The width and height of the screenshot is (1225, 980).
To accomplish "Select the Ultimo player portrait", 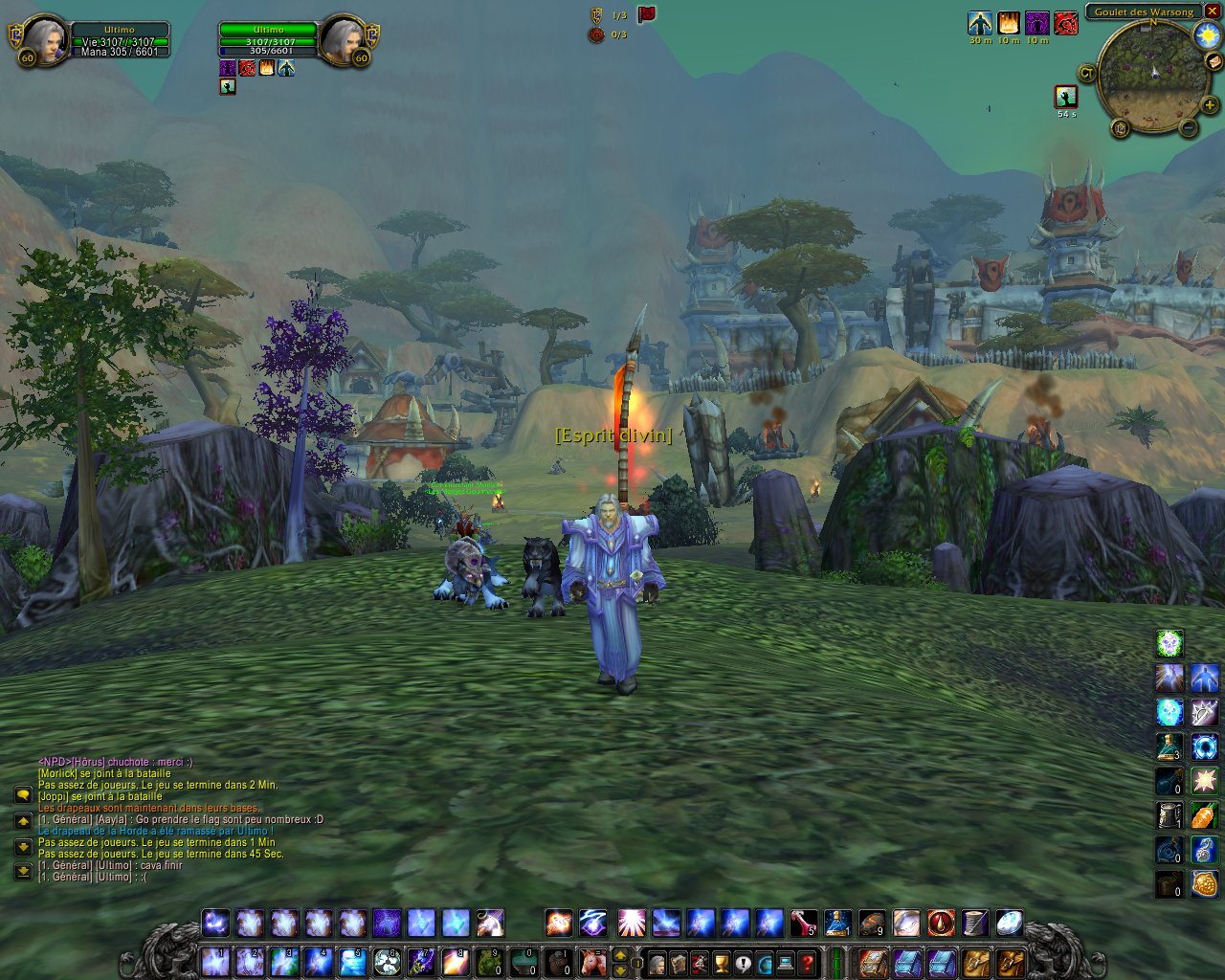I will 41,41.
